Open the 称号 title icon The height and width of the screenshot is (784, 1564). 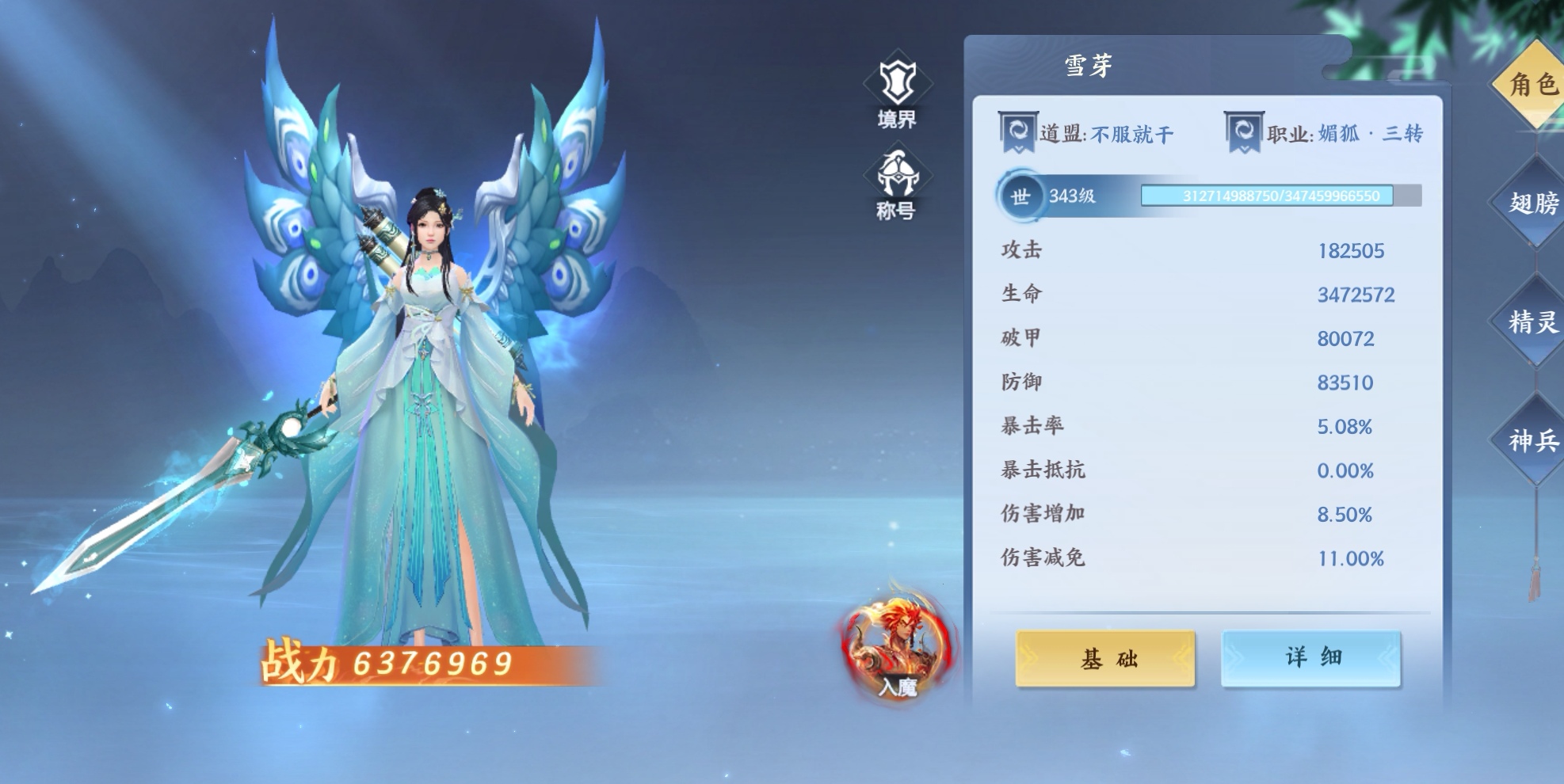point(897,182)
